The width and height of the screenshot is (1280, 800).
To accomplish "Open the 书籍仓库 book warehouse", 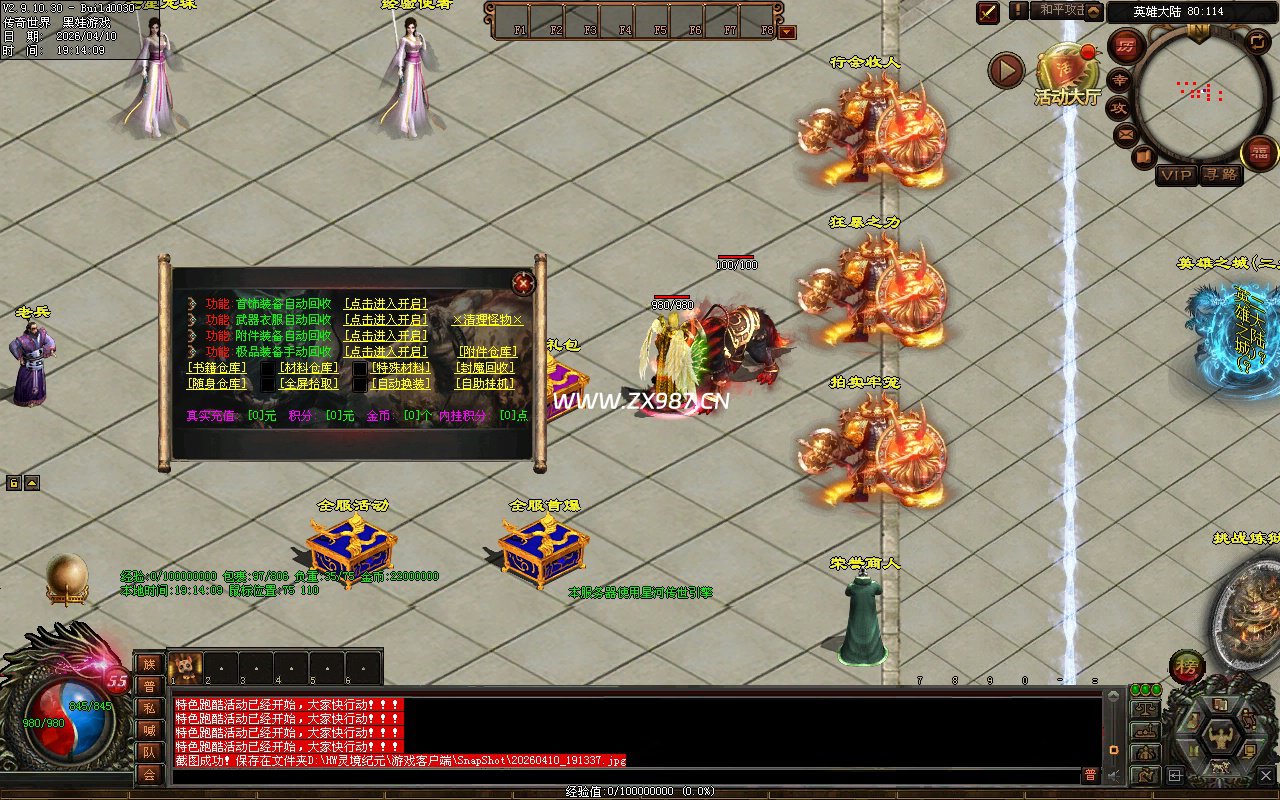I will 217,368.
